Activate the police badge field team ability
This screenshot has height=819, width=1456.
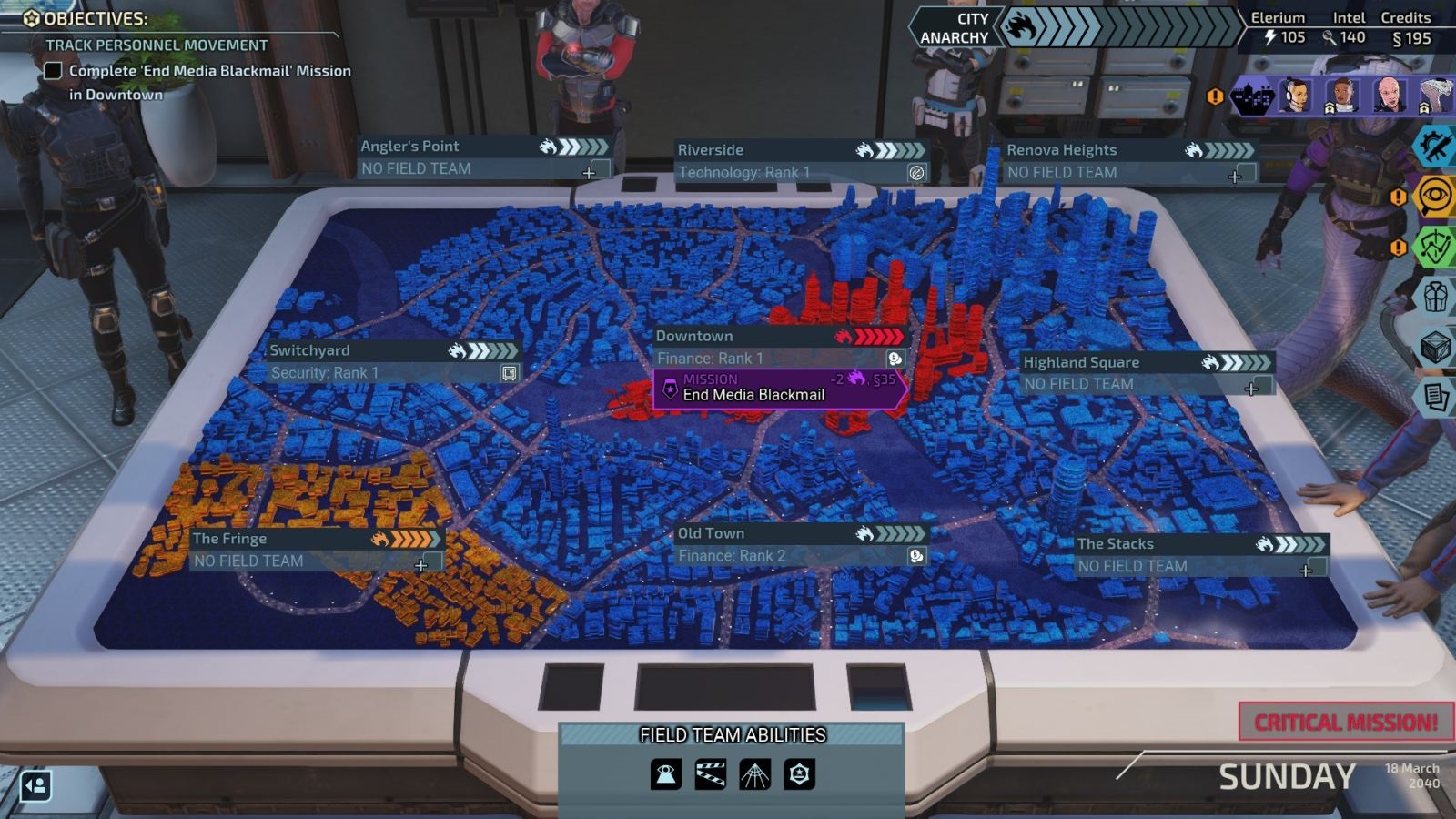[799, 774]
